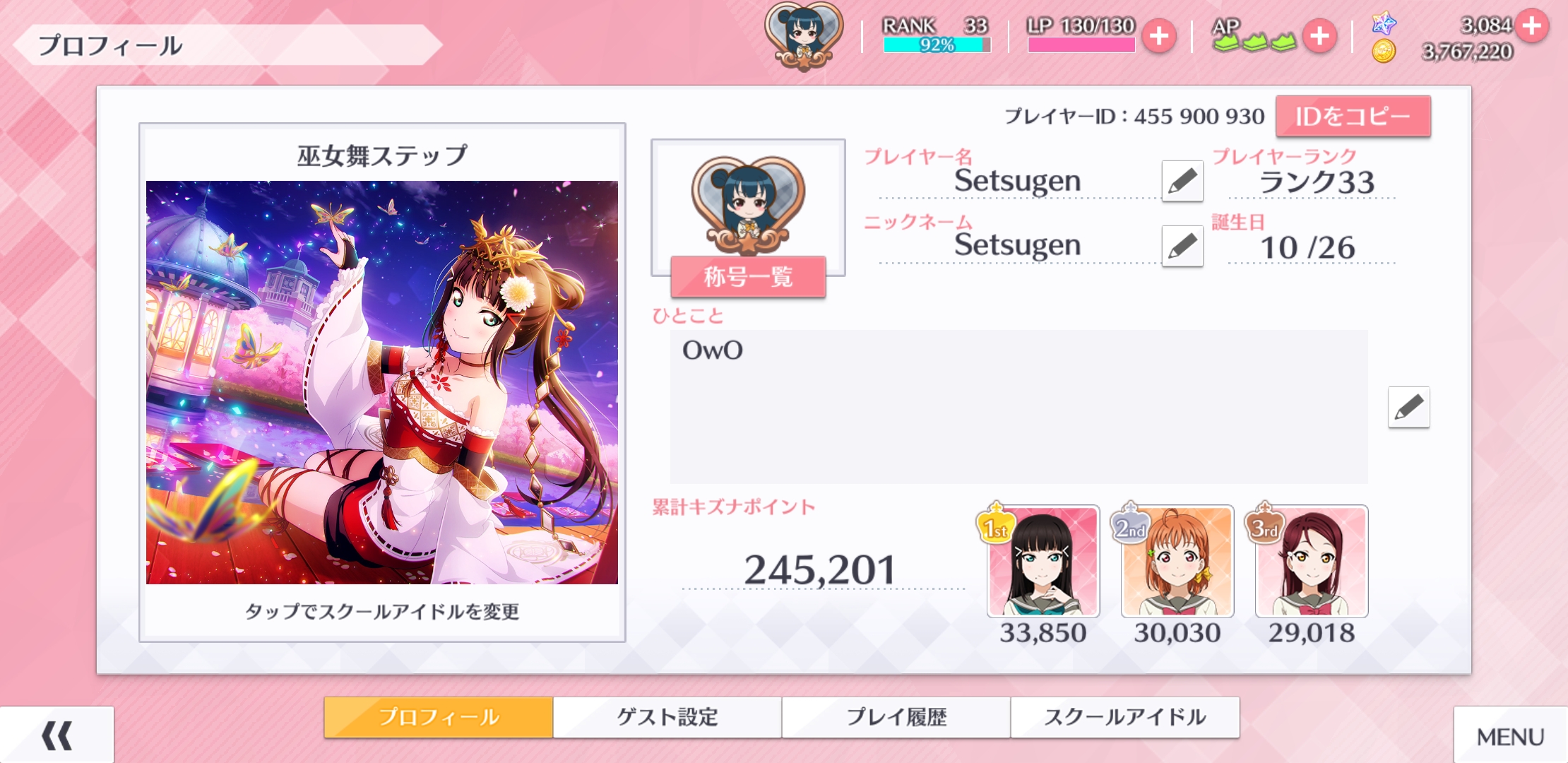Refill LP with the plus button

tap(1159, 37)
